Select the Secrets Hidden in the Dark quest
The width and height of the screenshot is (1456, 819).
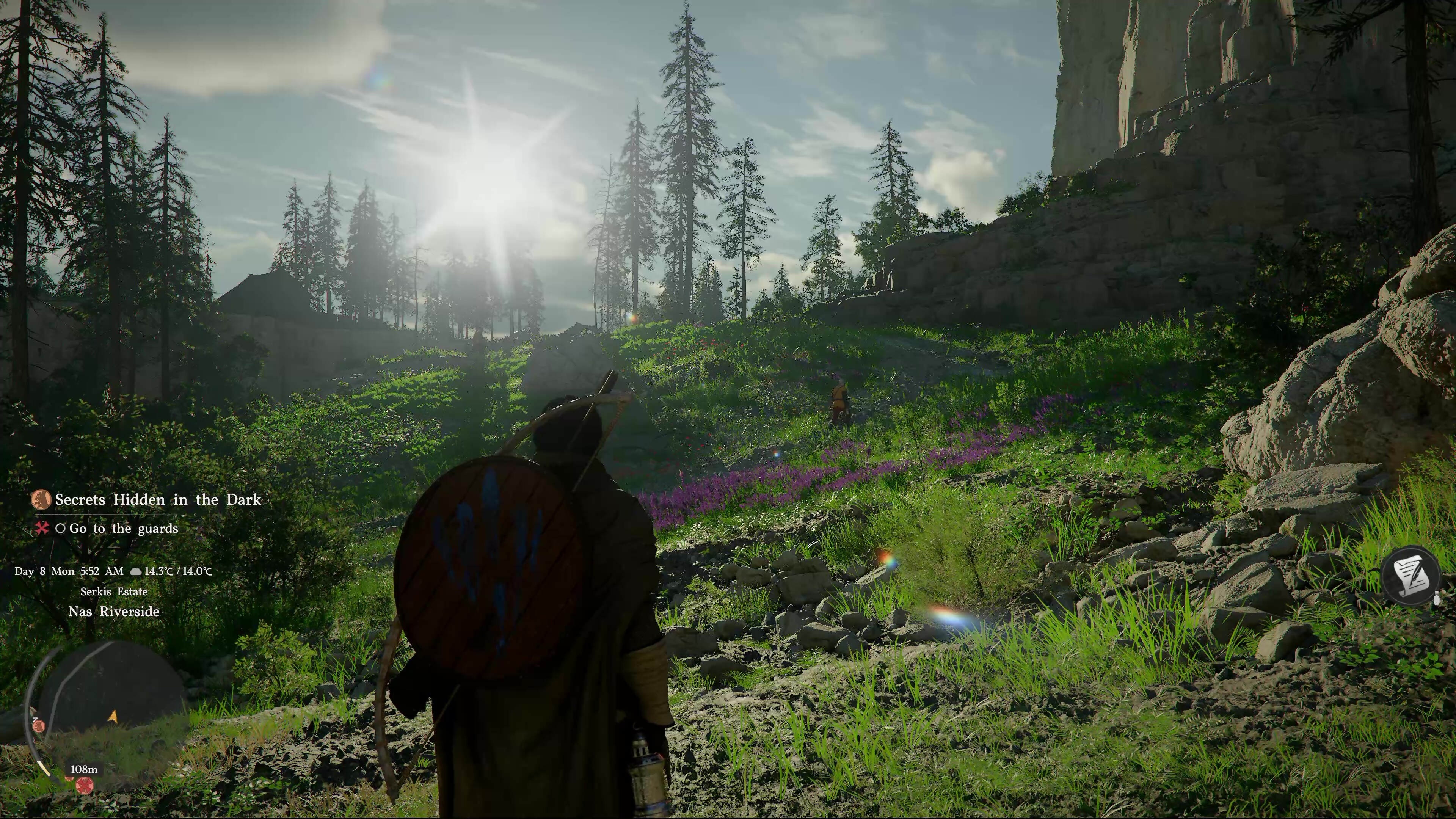point(158,500)
